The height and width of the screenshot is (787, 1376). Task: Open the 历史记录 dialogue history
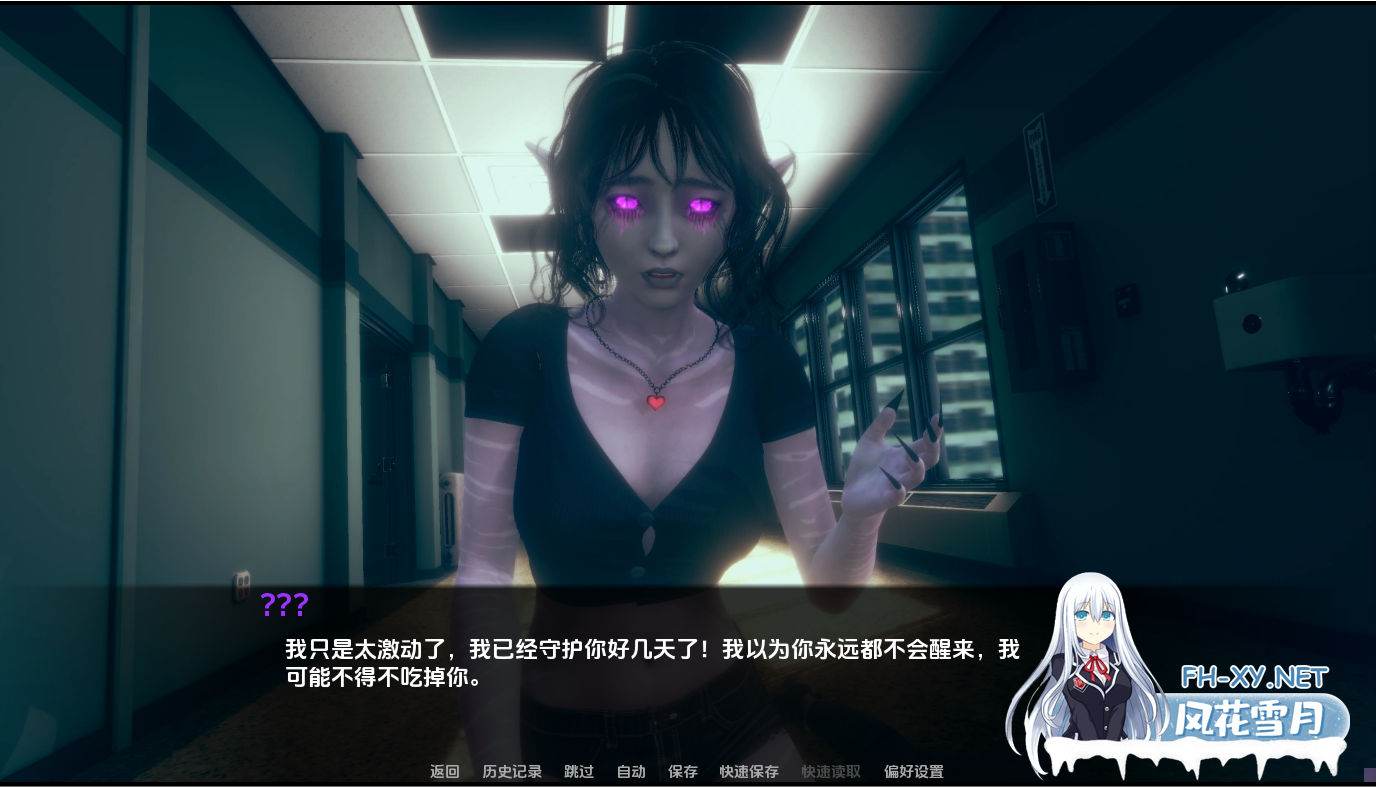point(511,771)
